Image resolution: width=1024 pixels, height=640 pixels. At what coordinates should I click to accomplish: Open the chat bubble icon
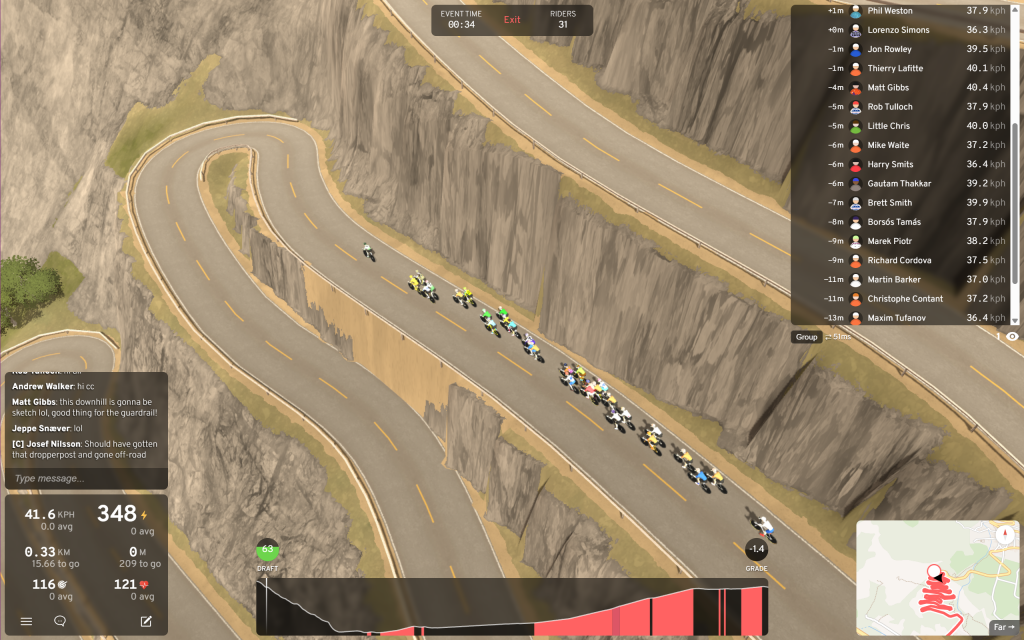tap(60, 621)
